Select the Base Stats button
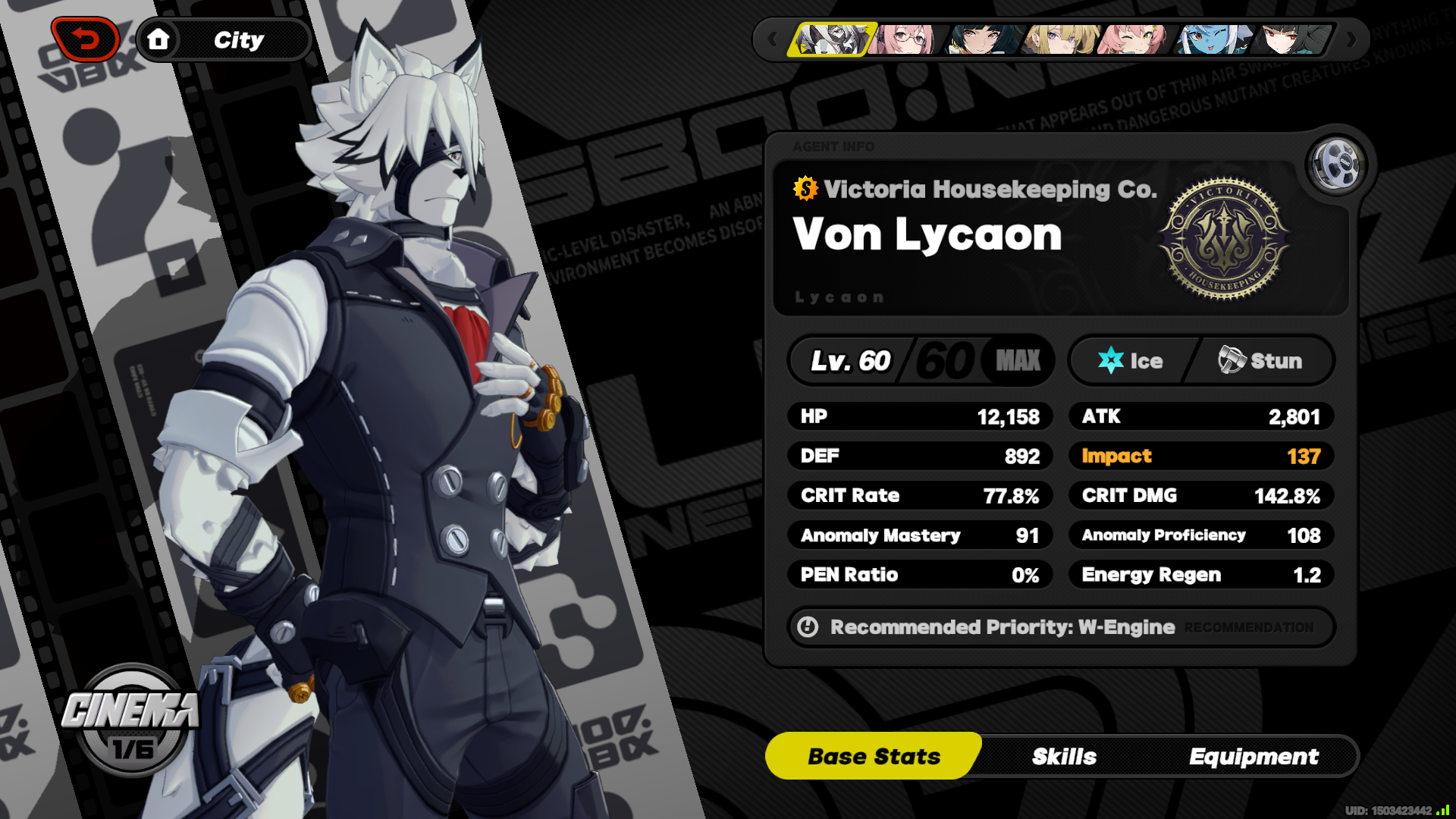 pos(873,755)
